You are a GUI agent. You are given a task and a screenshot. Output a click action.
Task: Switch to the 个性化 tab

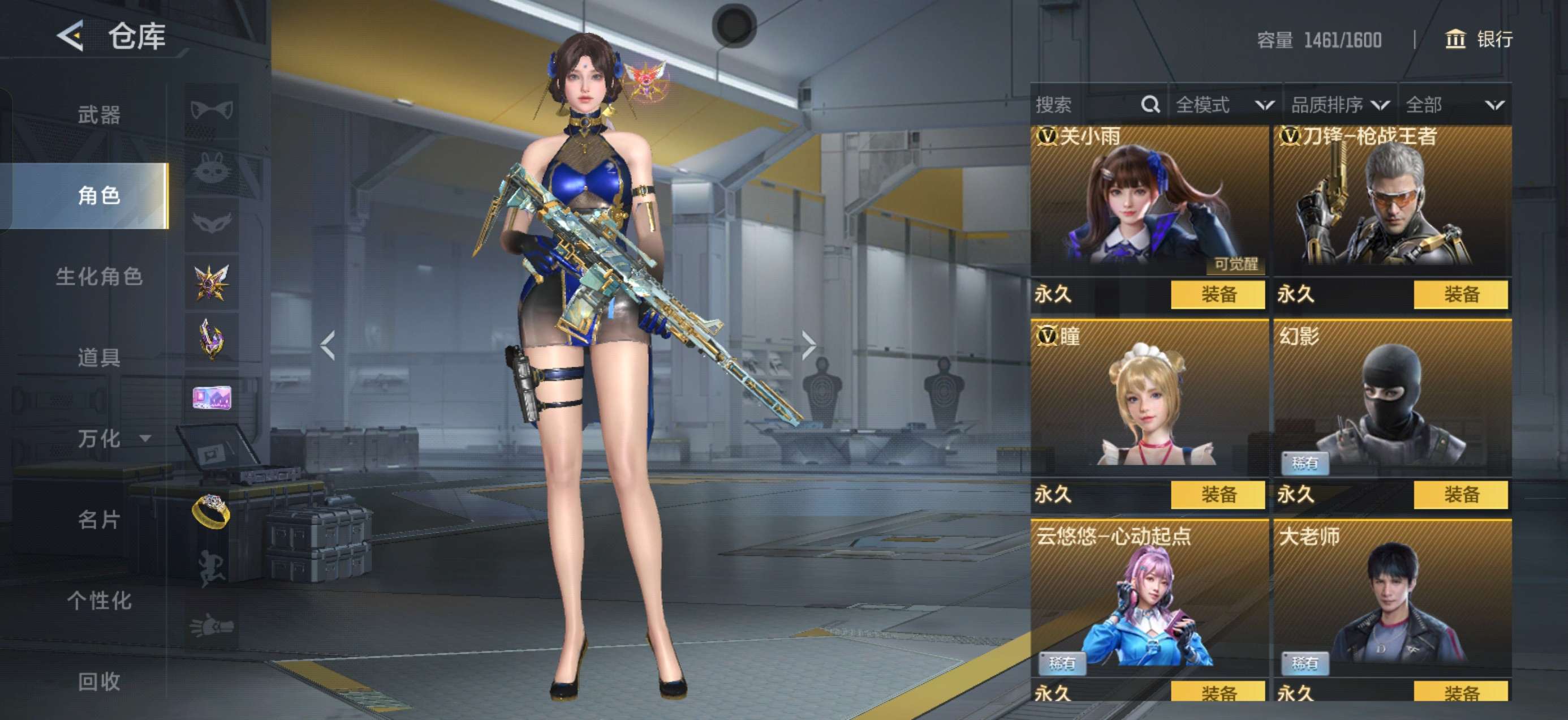pyautogui.click(x=98, y=601)
